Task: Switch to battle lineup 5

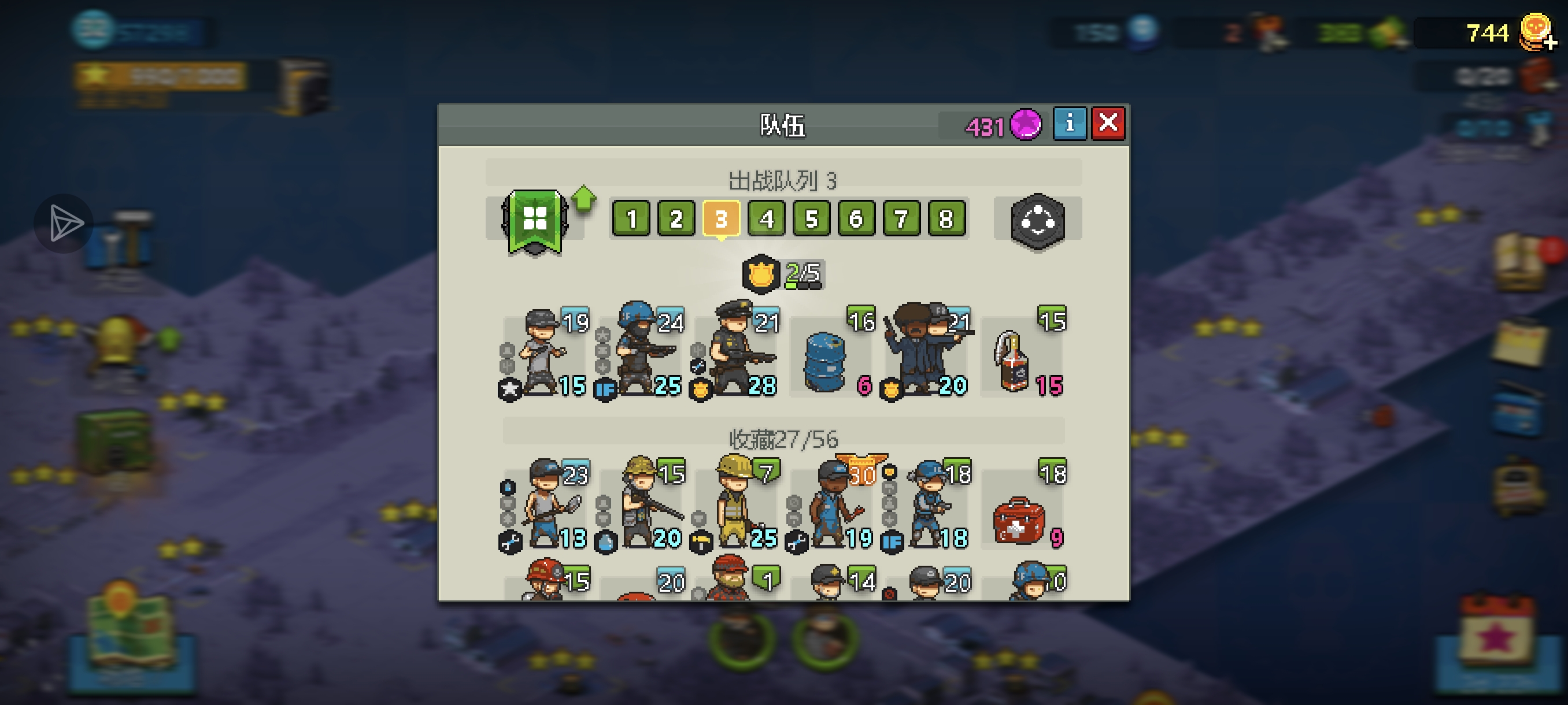Action: point(811,218)
